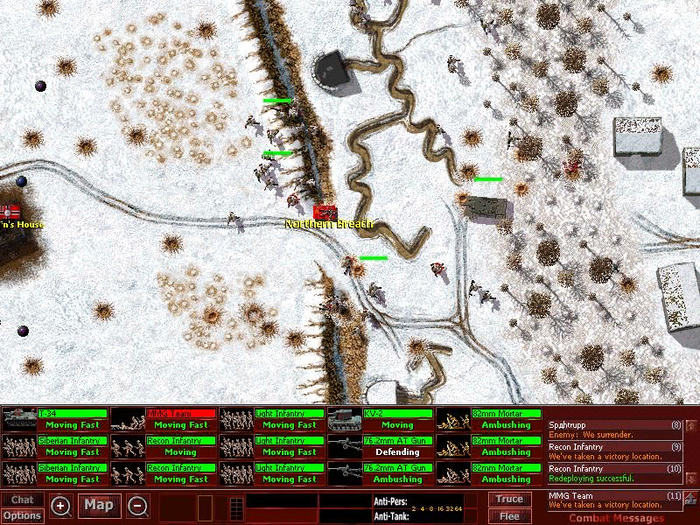Image resolution: width=700 pixels, height=525 pixels.
Task: Offer a Truce to the enemy
Action: point(509,499)
